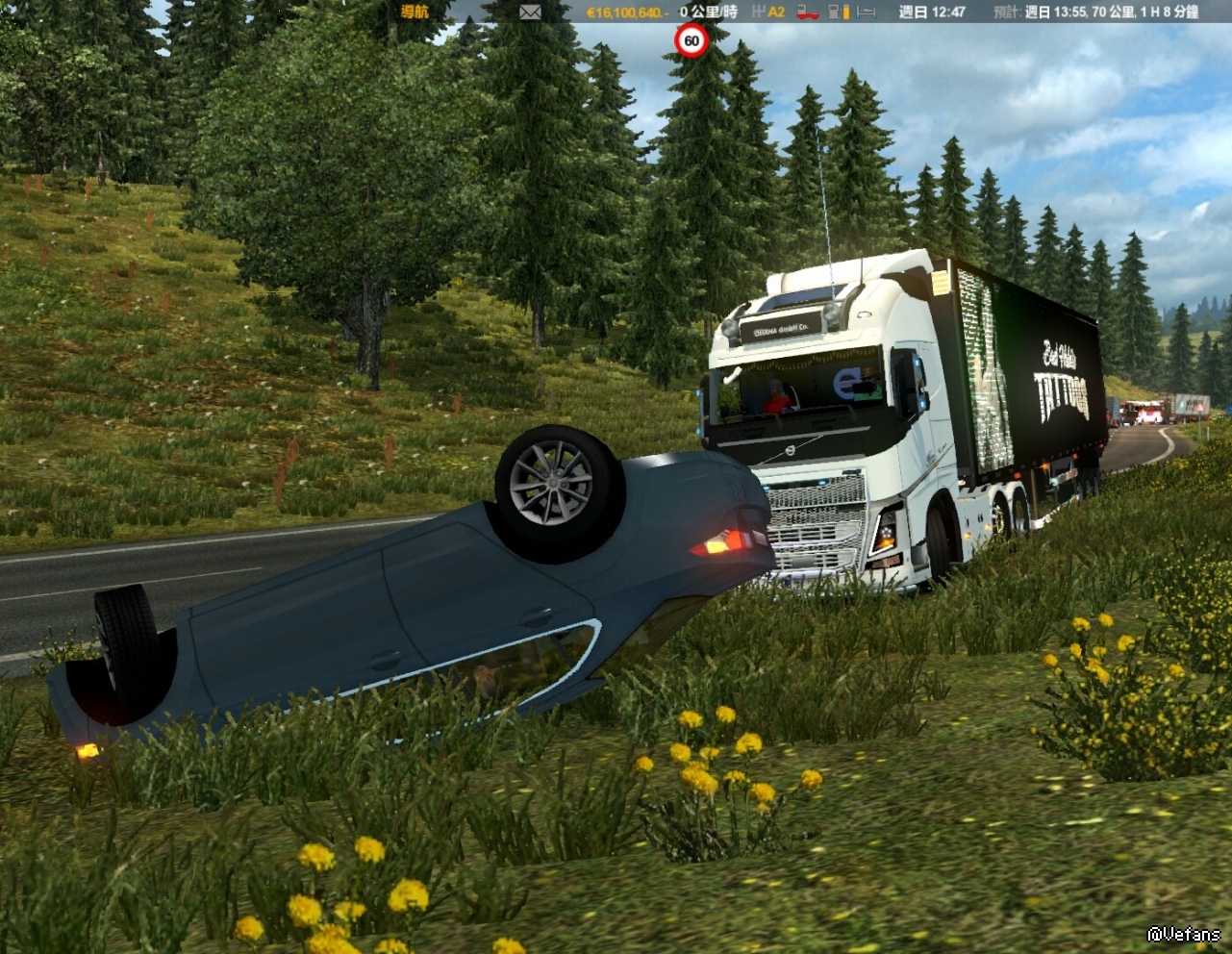
Task: Click the bed rest icon
Action: click(867, 12)
